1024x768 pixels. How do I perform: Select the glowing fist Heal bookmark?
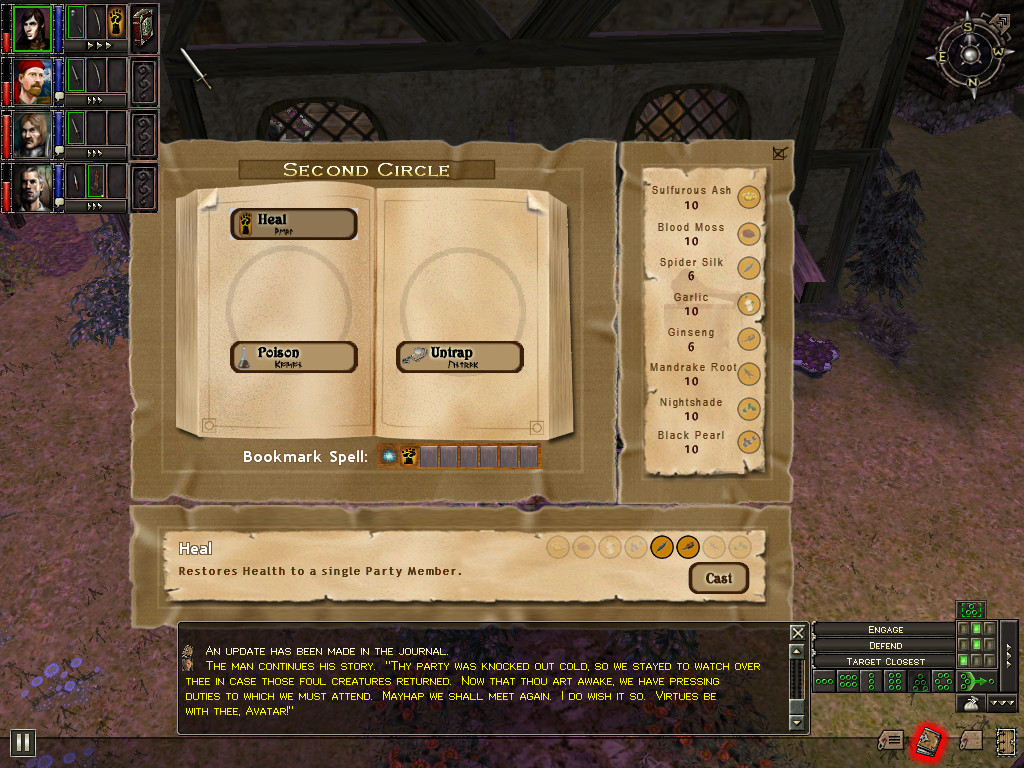409,457
